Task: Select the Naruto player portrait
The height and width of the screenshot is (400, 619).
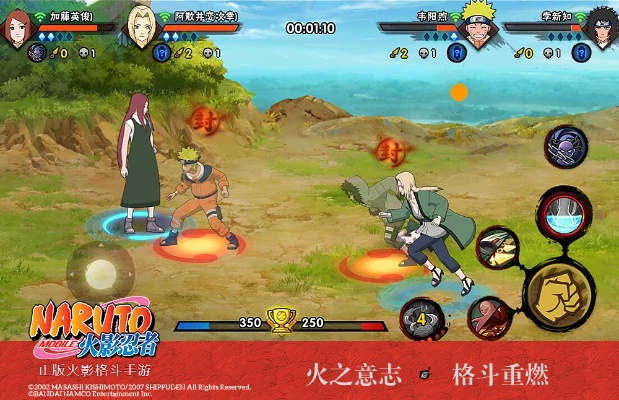Action: pos(479,30)
